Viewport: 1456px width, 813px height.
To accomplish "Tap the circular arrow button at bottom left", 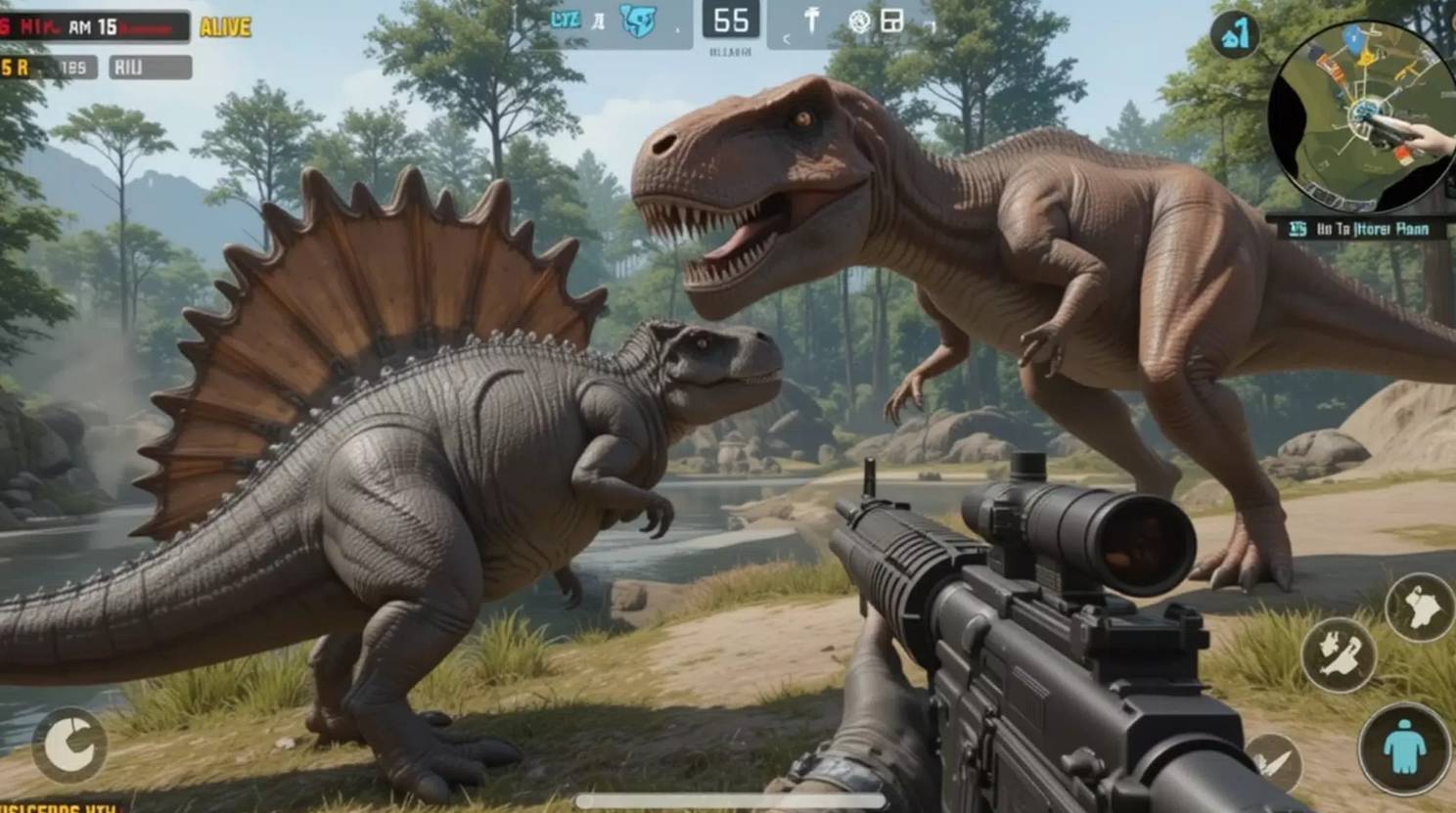I will [x=70, y=745].
